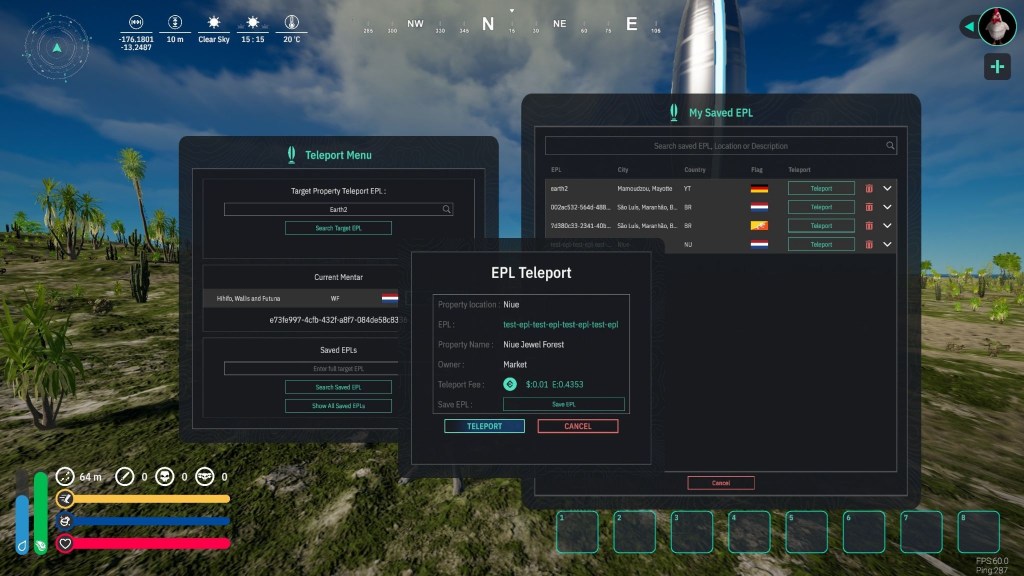The height and width of the screenshot is (576, 1024).
Task: Expand the NU country row
Action: click(x=887, y=244)
